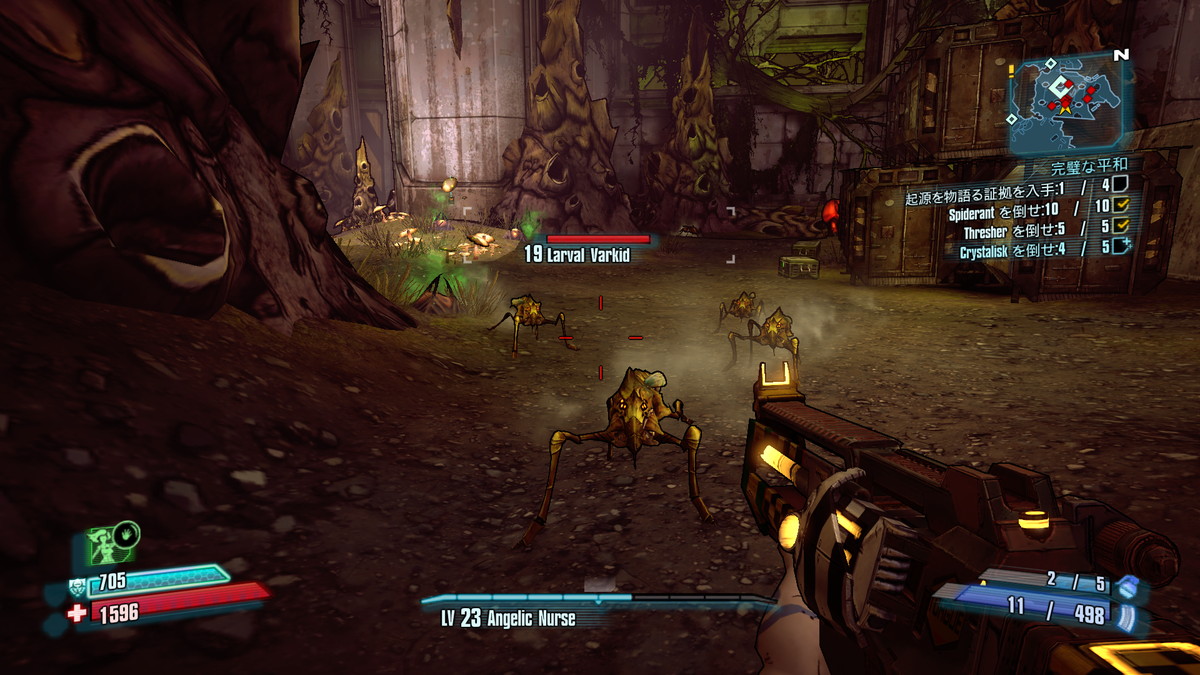Click the grenade icon beside the grenade count
The image size is (1200, 675).
1127,586
